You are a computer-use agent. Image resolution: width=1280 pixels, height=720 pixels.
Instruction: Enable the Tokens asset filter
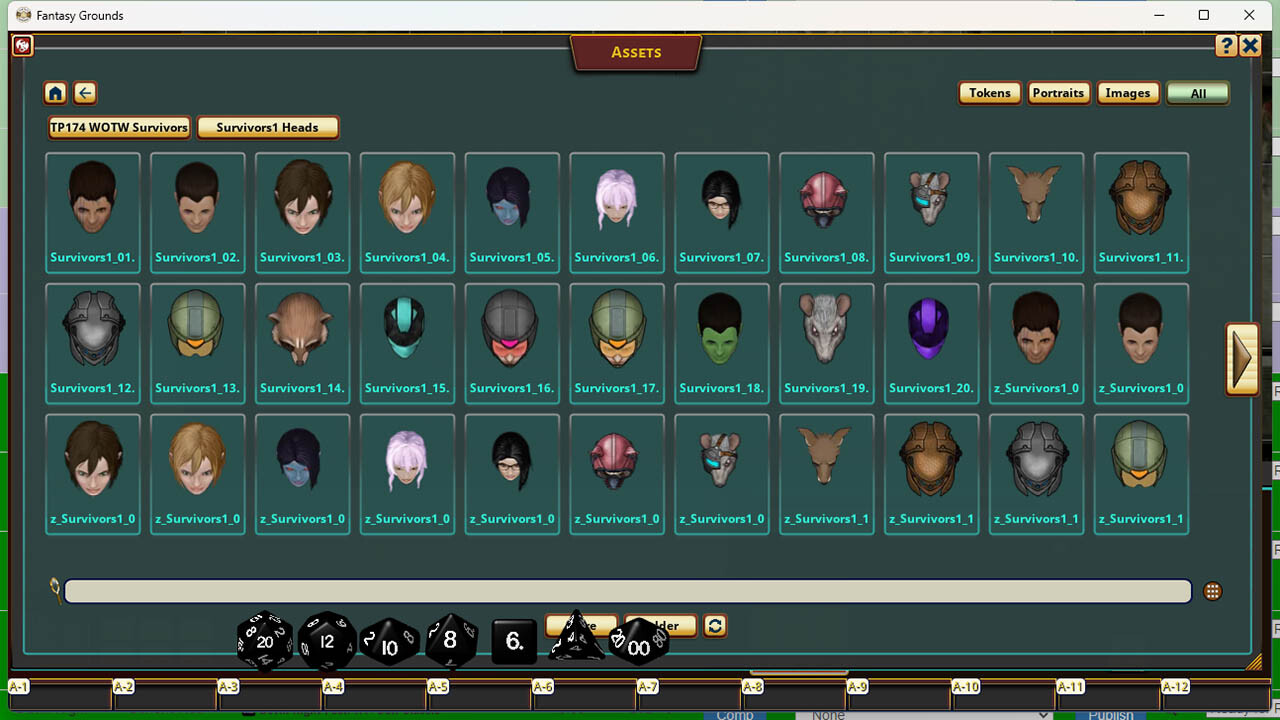tap(989, 92)
